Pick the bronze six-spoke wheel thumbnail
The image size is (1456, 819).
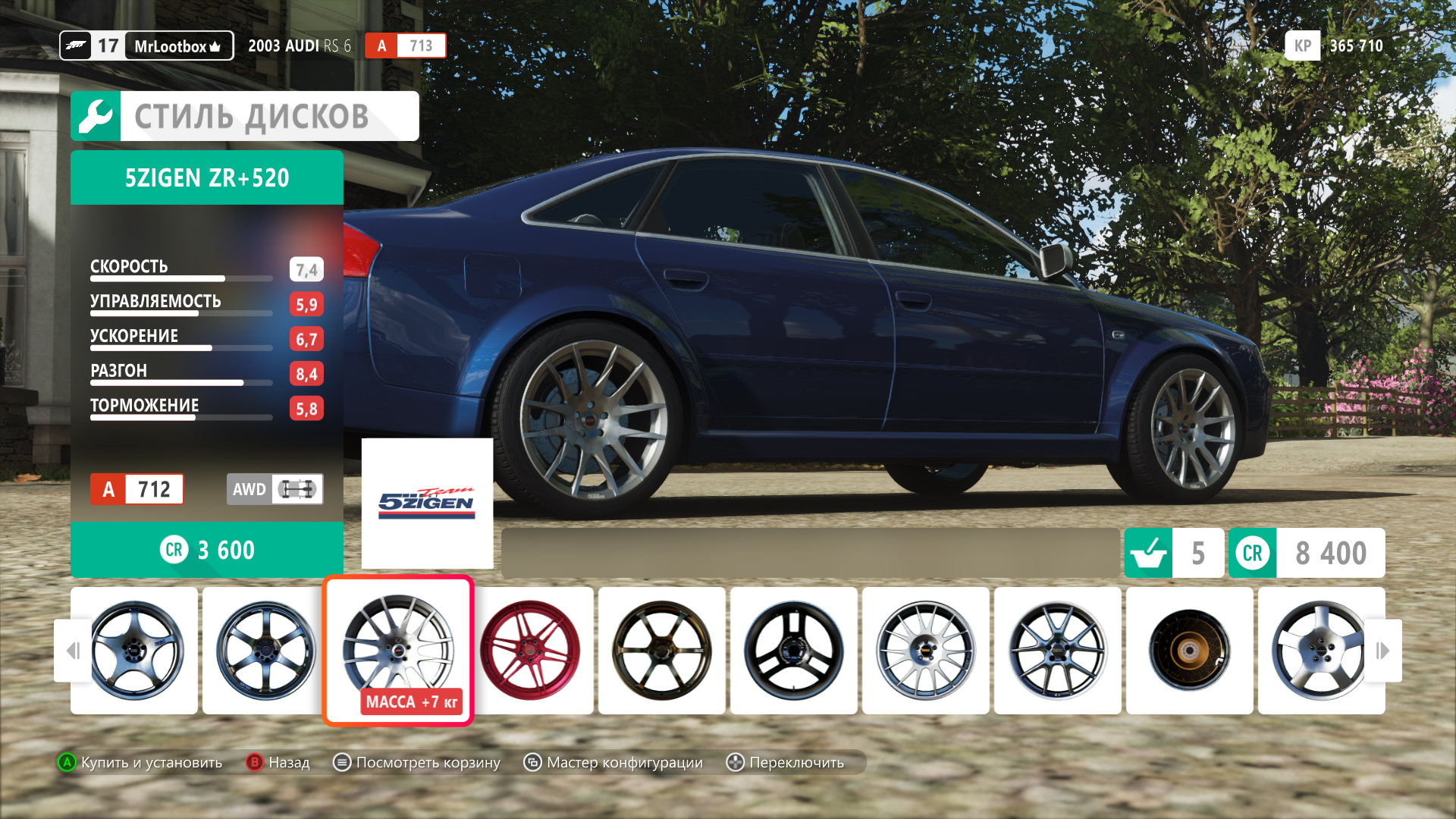coord(661,650)
